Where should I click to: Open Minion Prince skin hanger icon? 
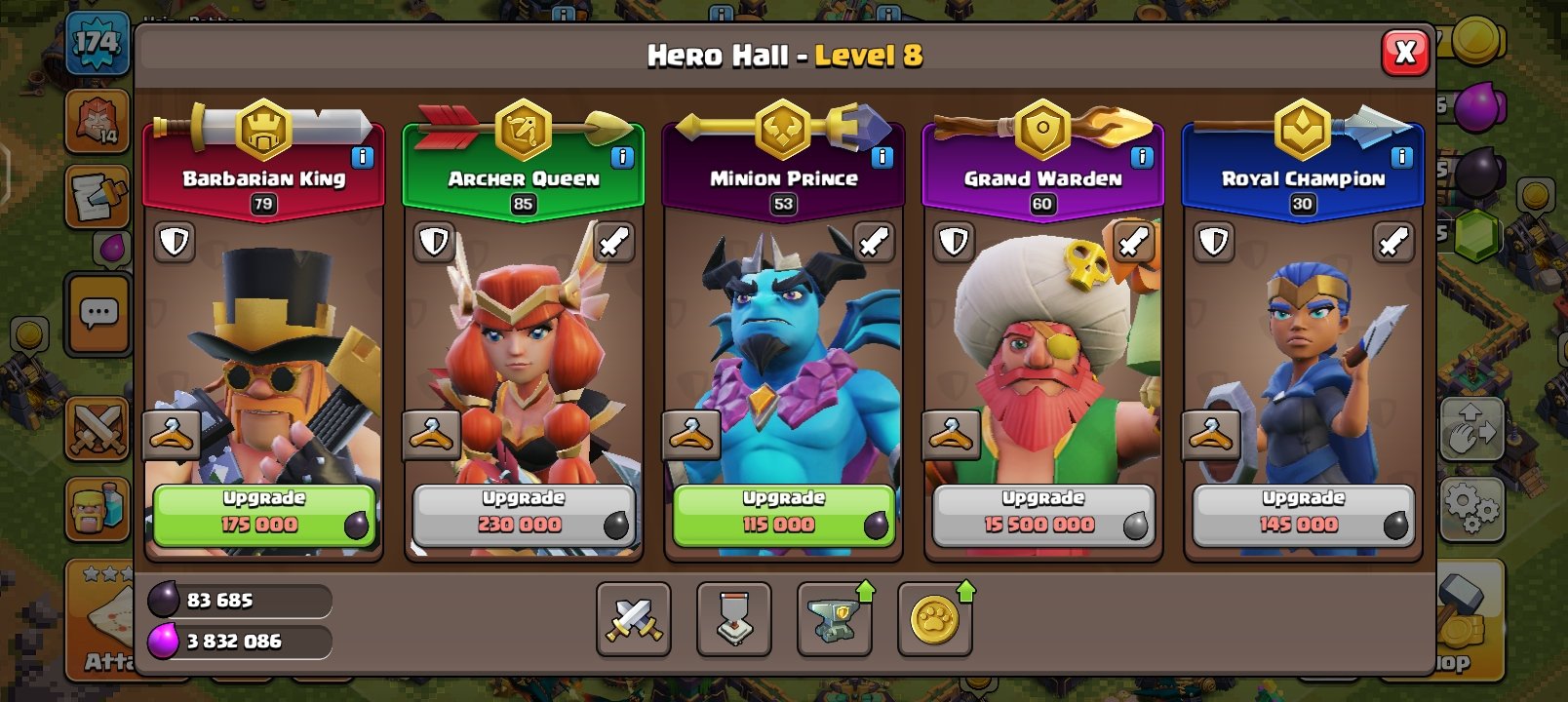point(689,435)
